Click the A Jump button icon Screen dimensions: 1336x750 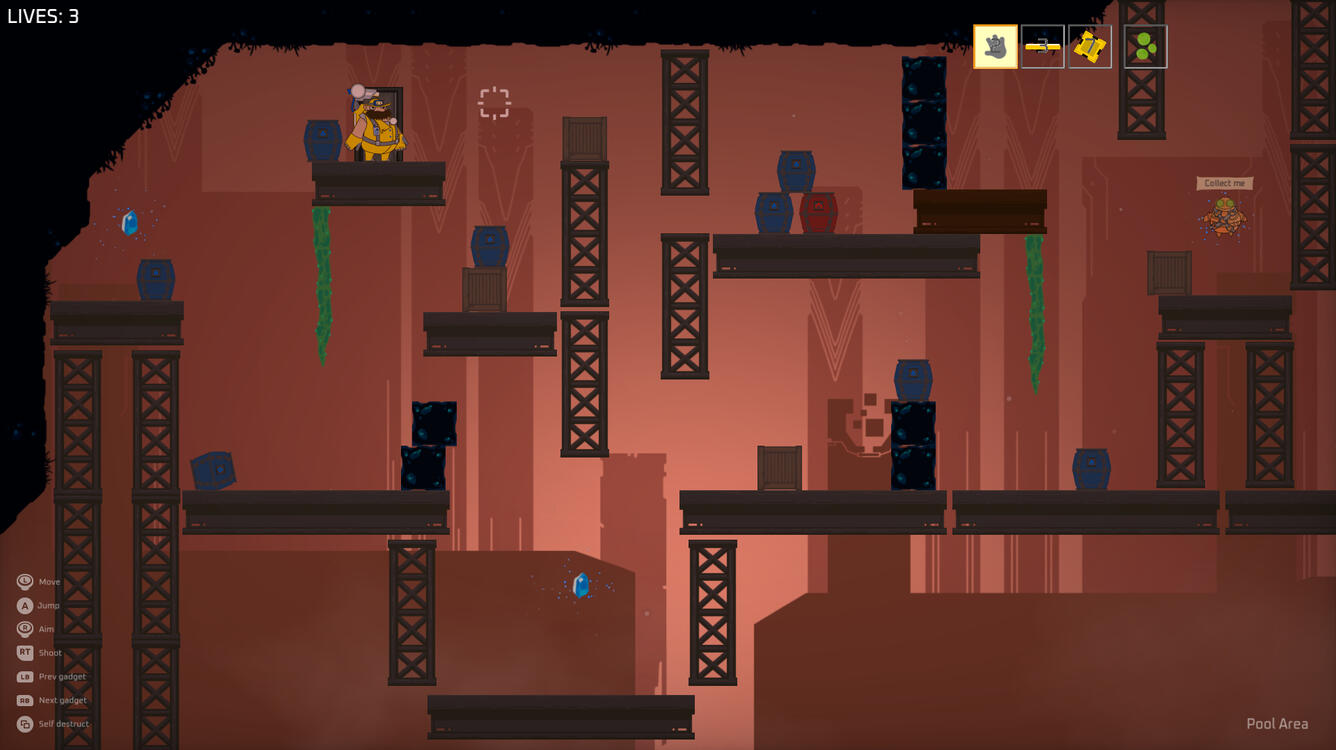(x=23, y=605)
